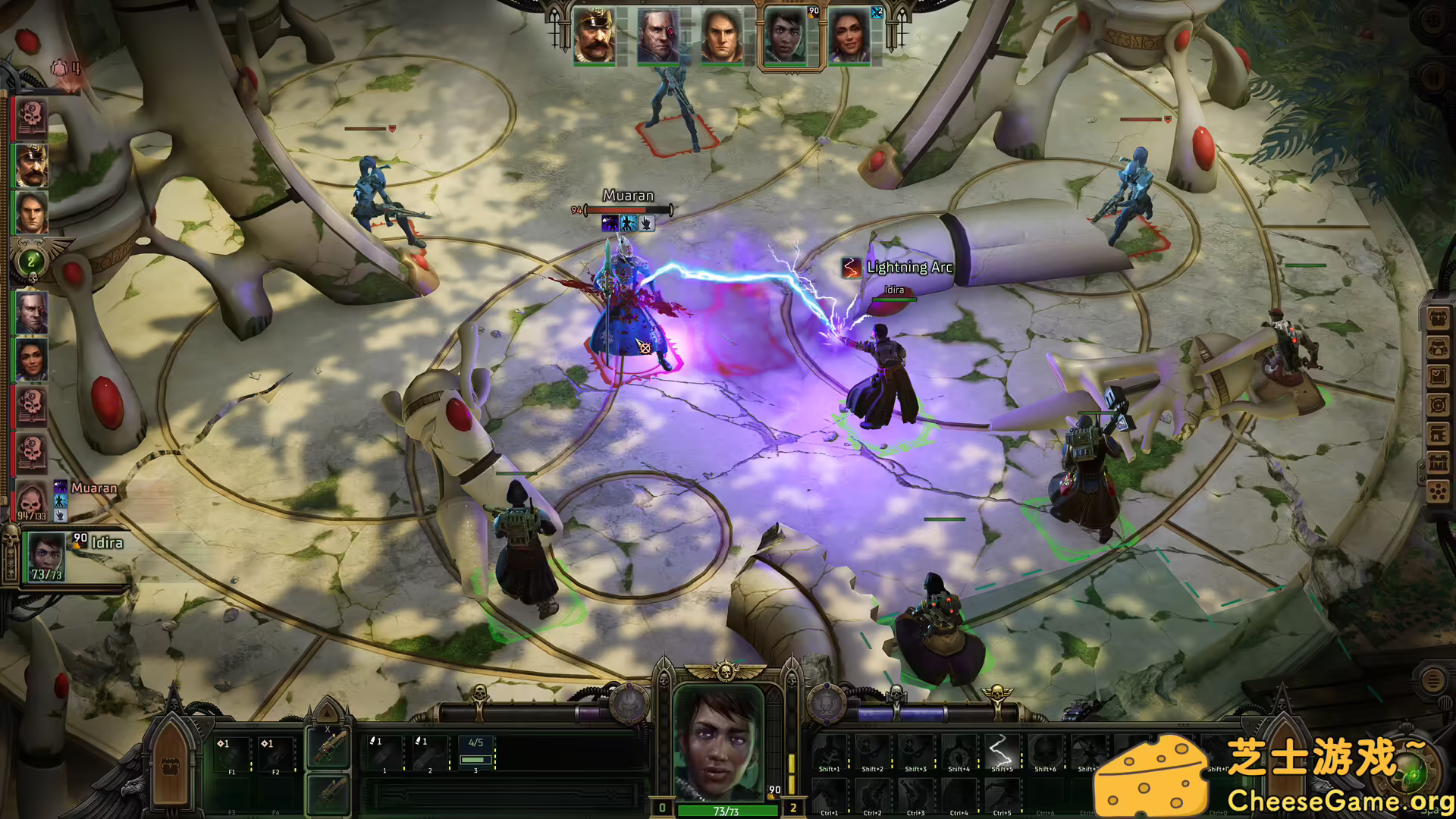The width and height of the screenshot is (1456, 819).
Task: Select the skull ability bound to Shift+6
Action: coord(1045,750)
